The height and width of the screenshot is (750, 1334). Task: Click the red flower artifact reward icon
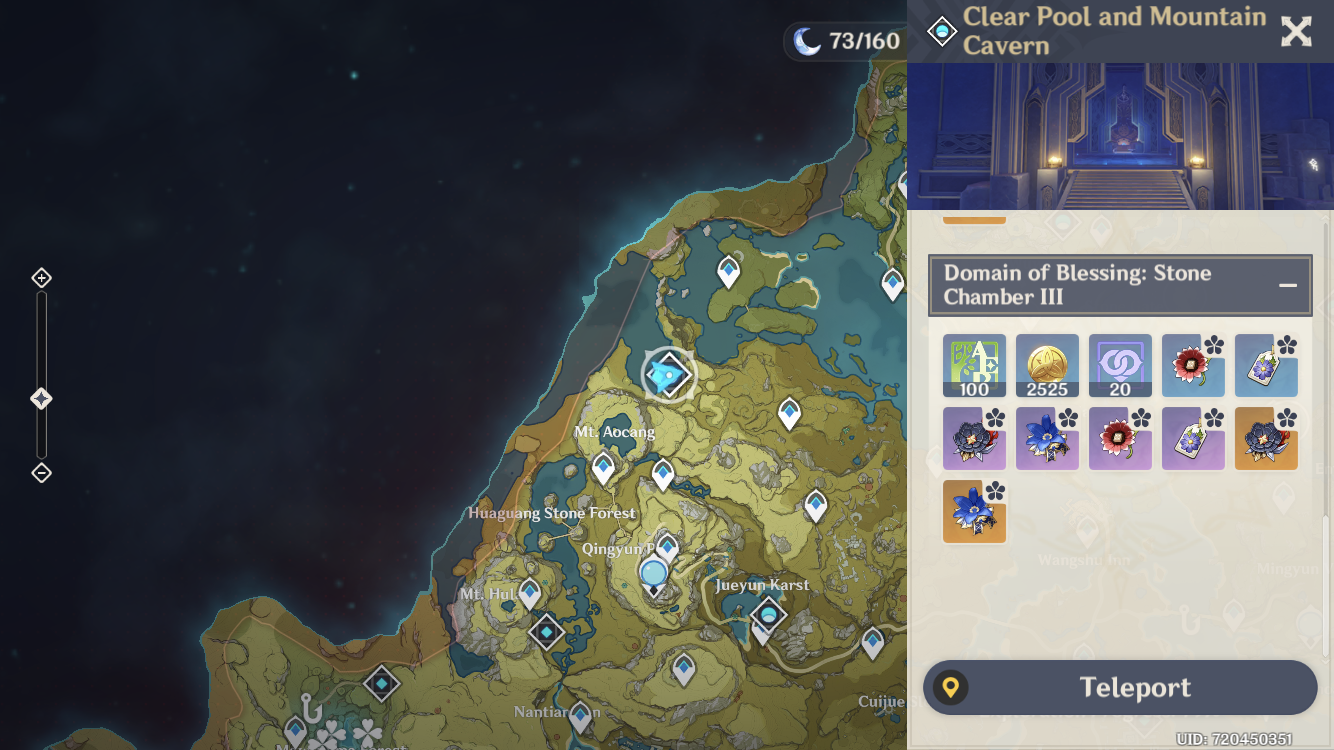click(x=1193, y=365)
